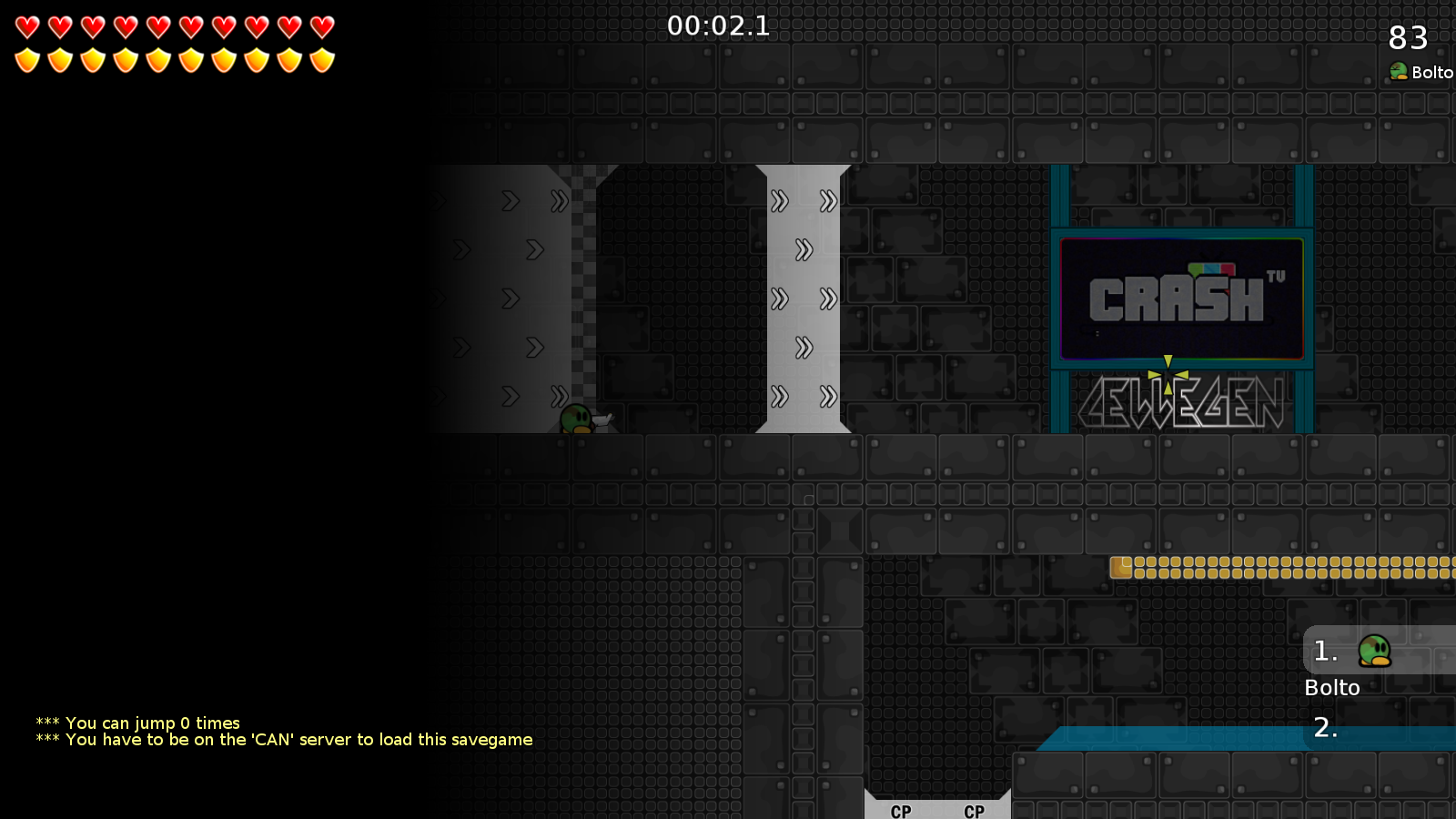The width and height of the screenshot is (1456, 819).
Task: Click the tee avatar next to Bolto's score
Action: (1398, 72)
